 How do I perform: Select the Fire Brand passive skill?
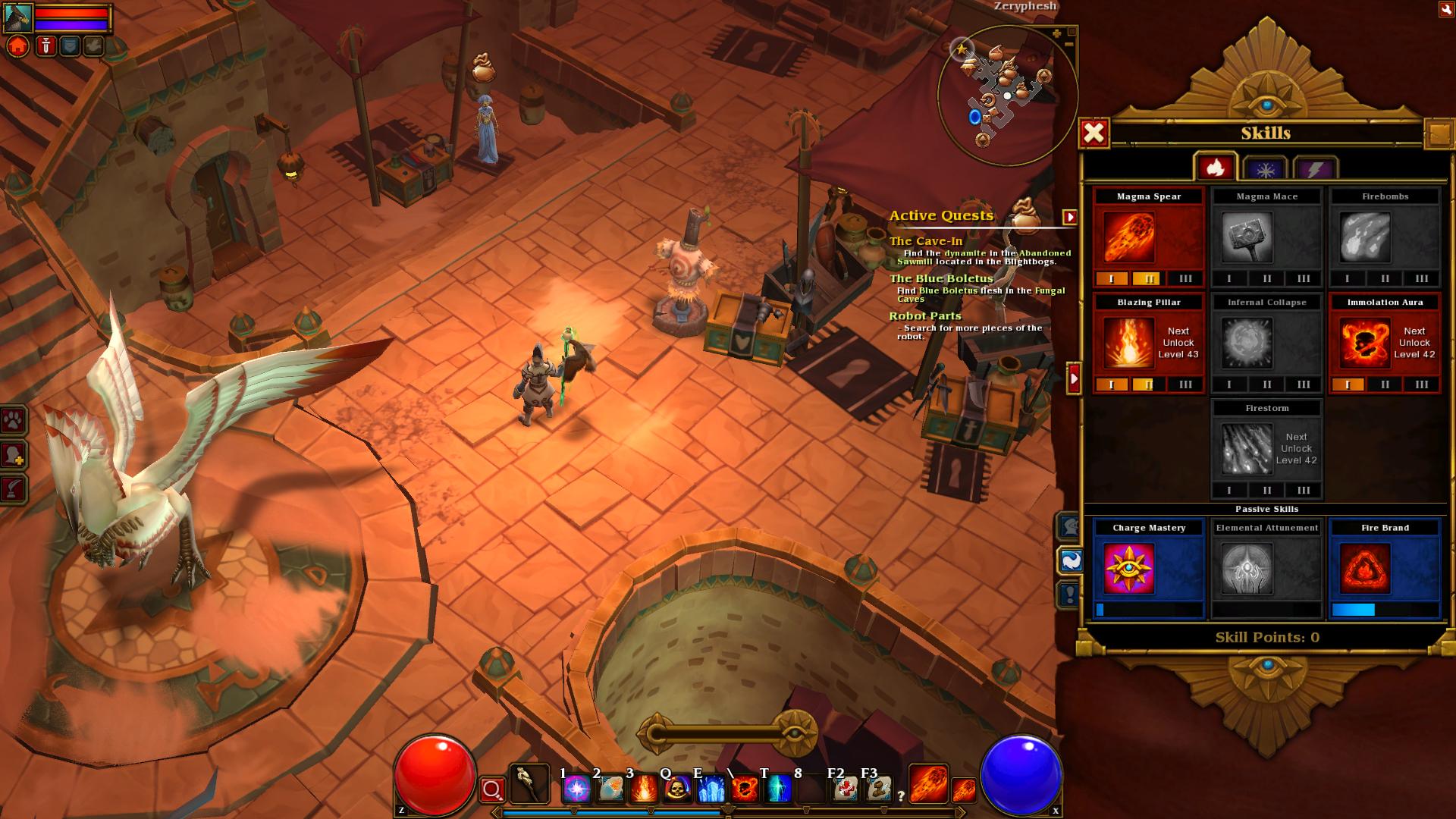pyautogui.click(x=1364, y=568)
